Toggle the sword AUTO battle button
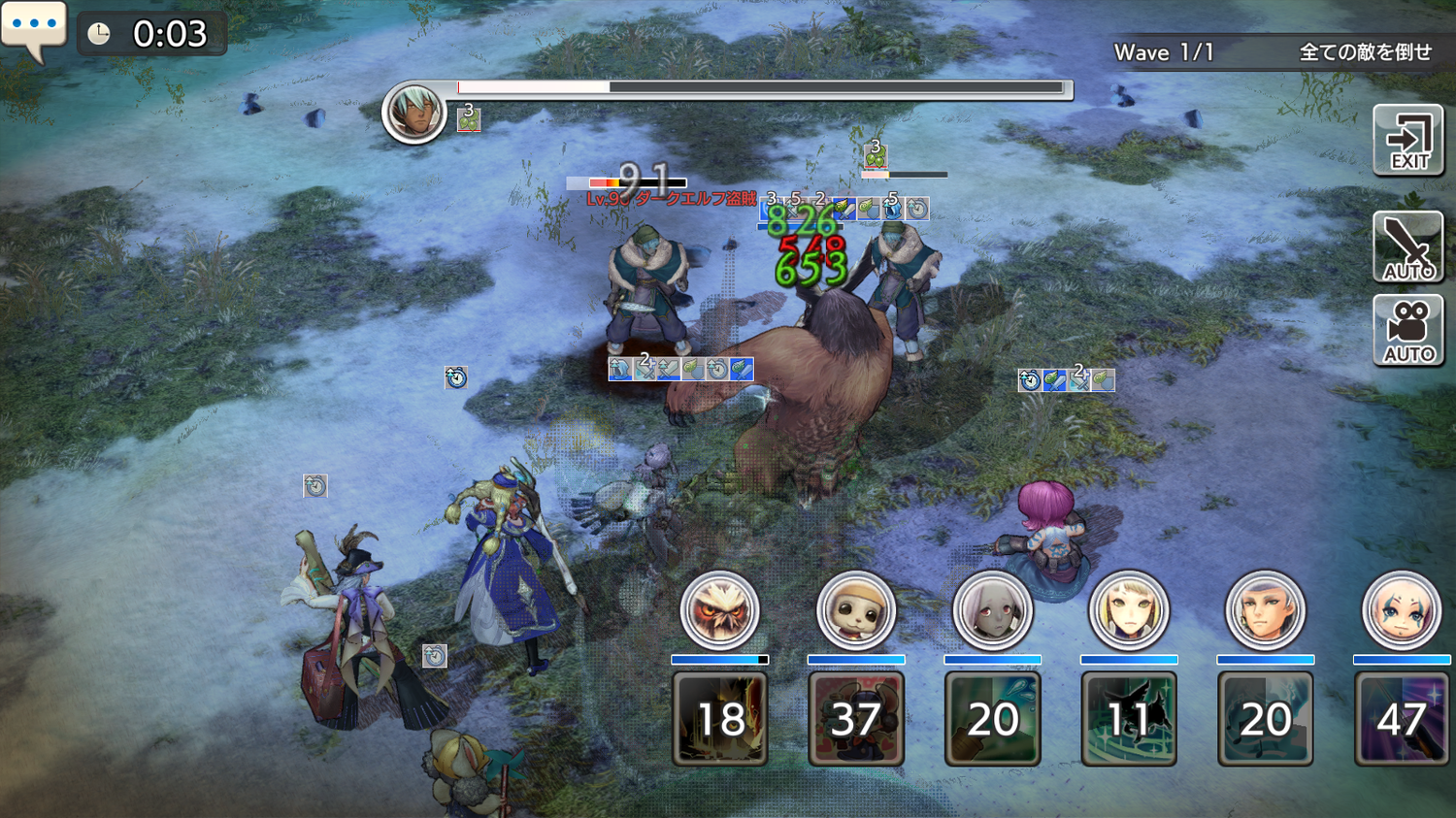Image resolution: width=1456 pixels, height=818 pixels. 1407,247
